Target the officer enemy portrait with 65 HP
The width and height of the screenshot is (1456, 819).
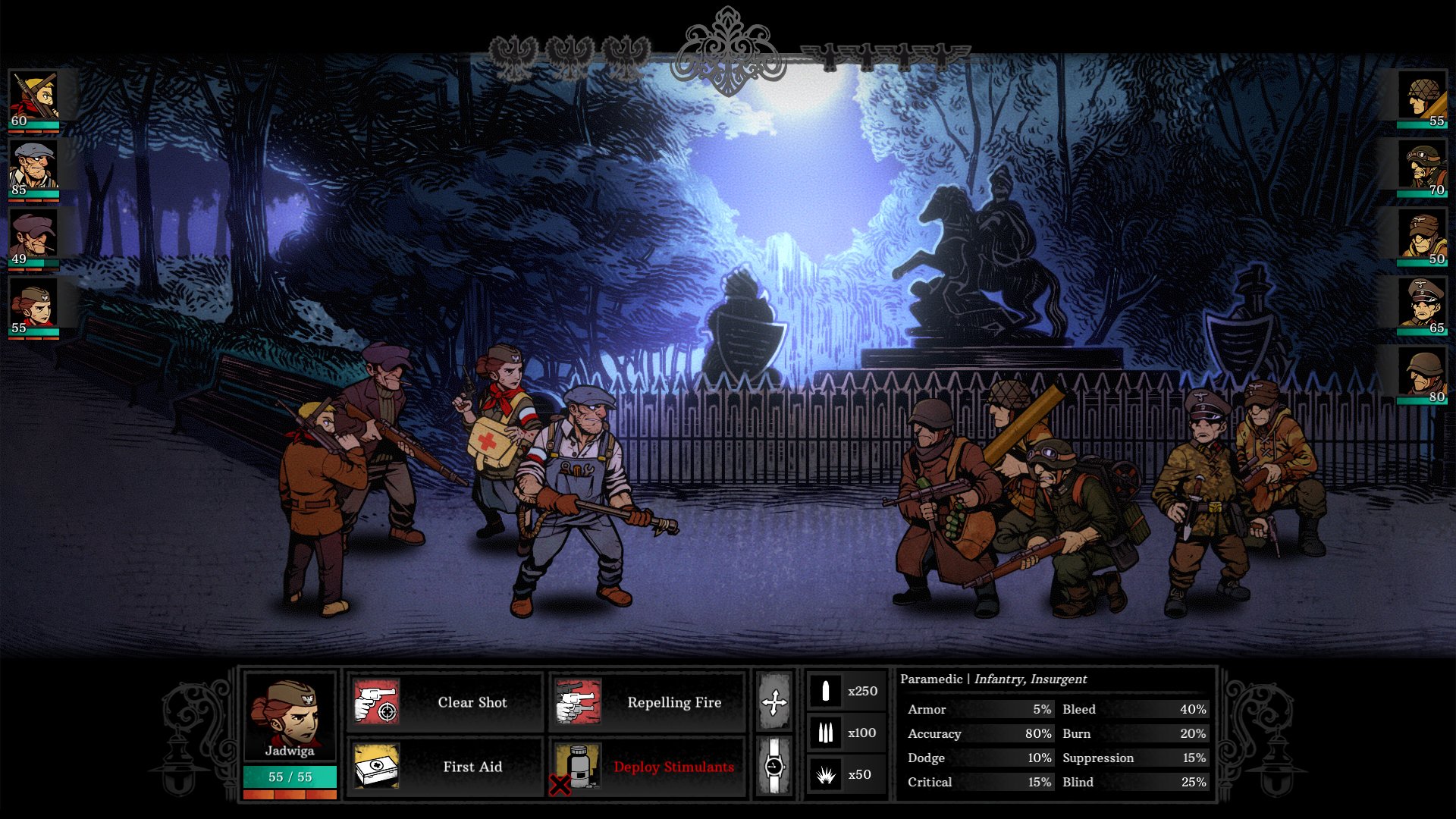click(x=1423, y=306)
